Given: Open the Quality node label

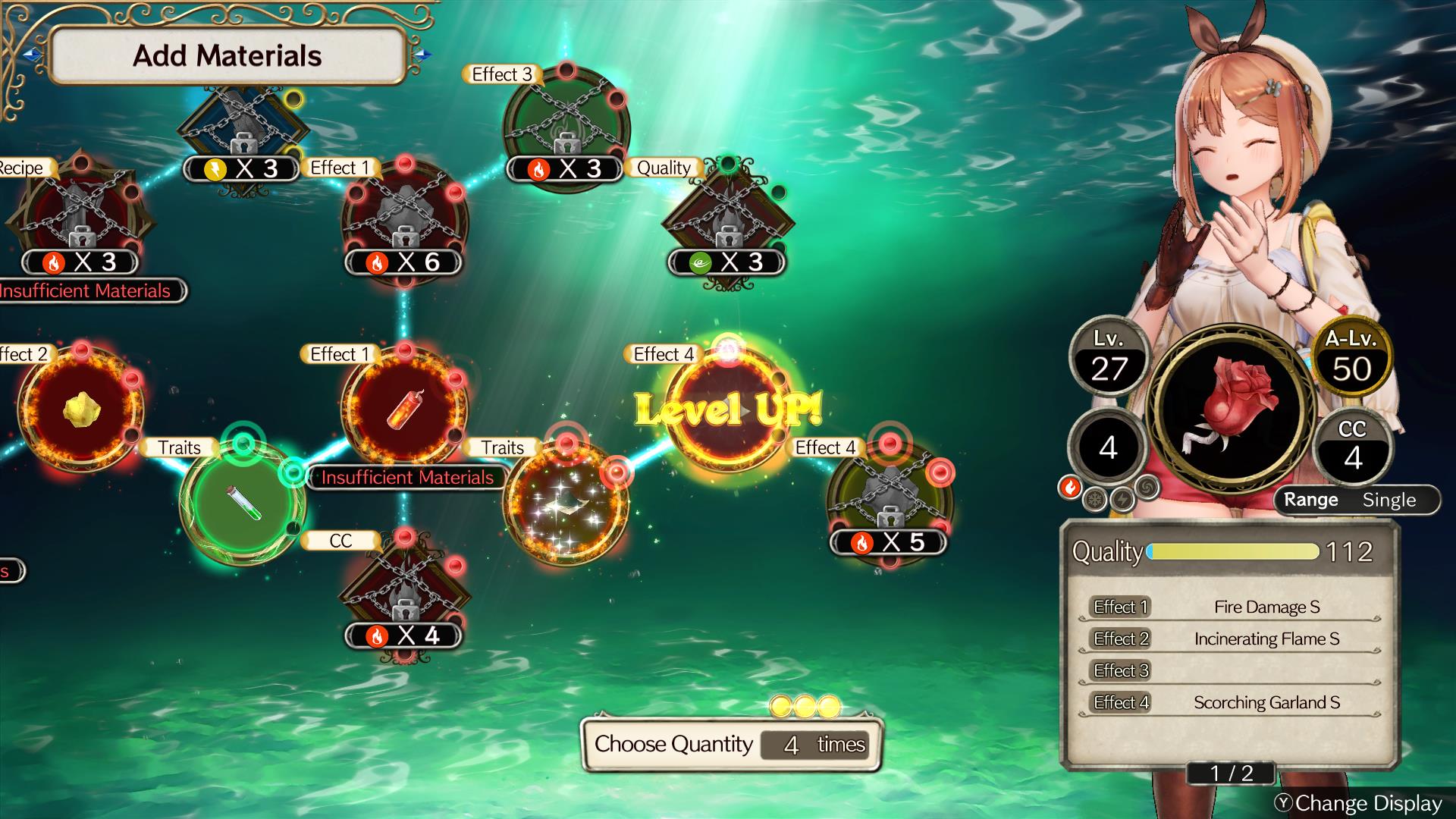Looking at the screenshot, I should click(663, 168).
